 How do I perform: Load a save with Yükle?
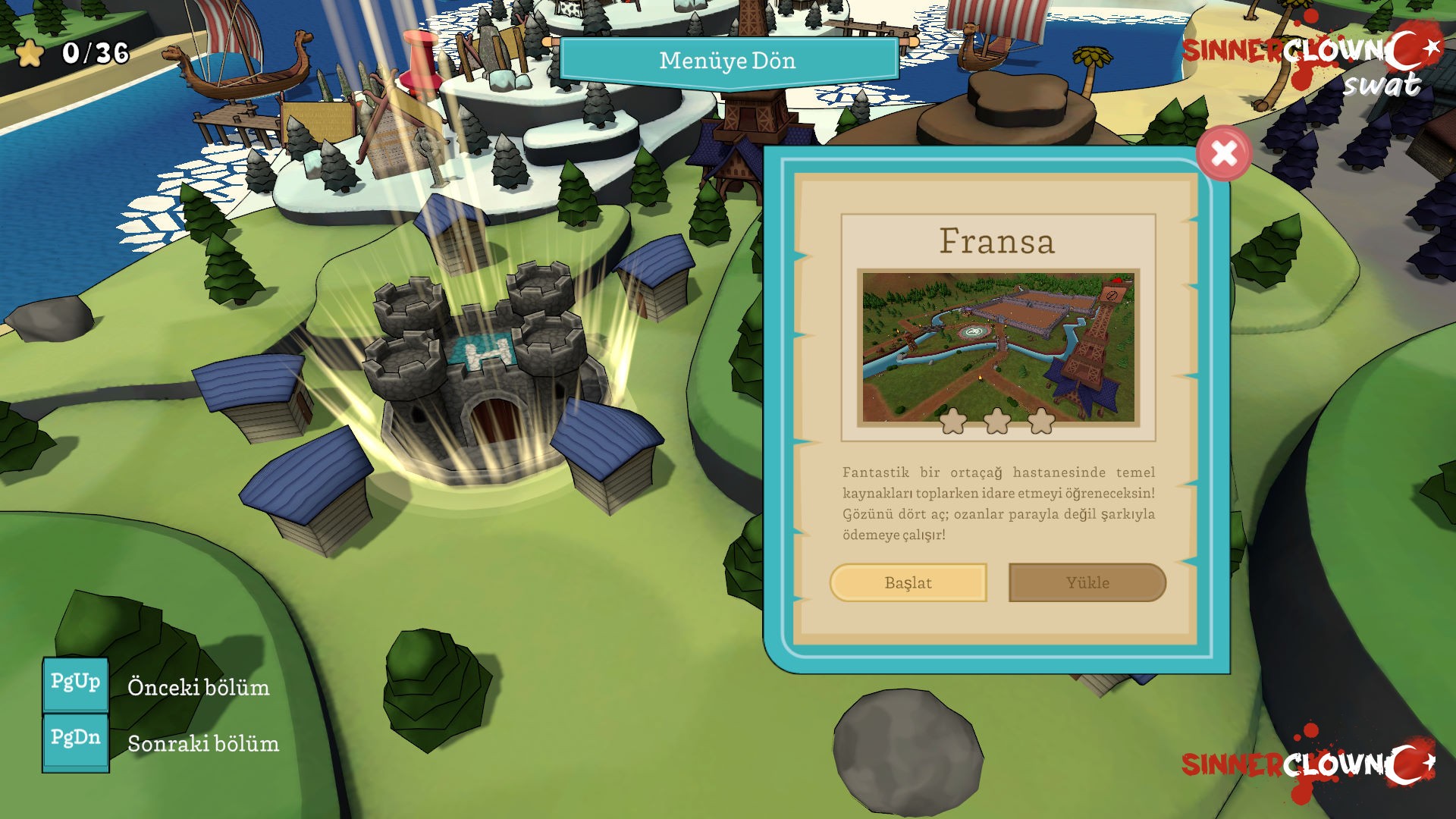click(1087, 582)
